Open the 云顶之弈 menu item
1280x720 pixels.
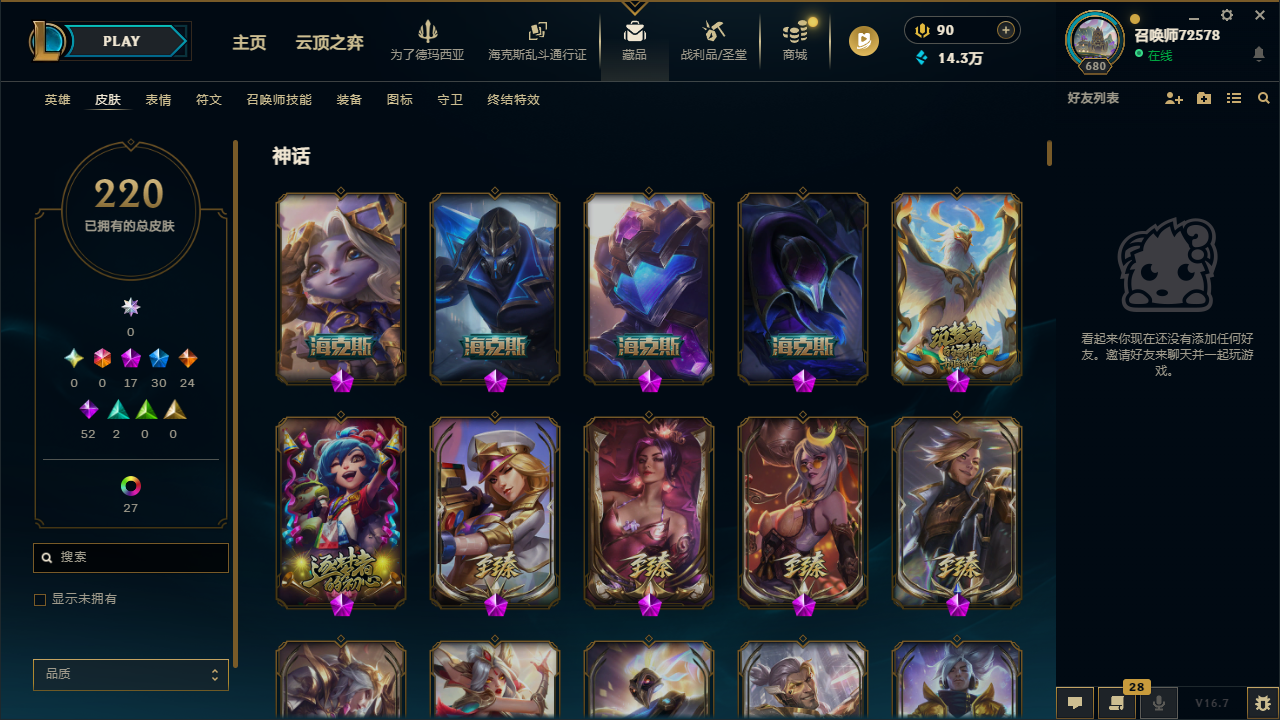tap(328, 43)
